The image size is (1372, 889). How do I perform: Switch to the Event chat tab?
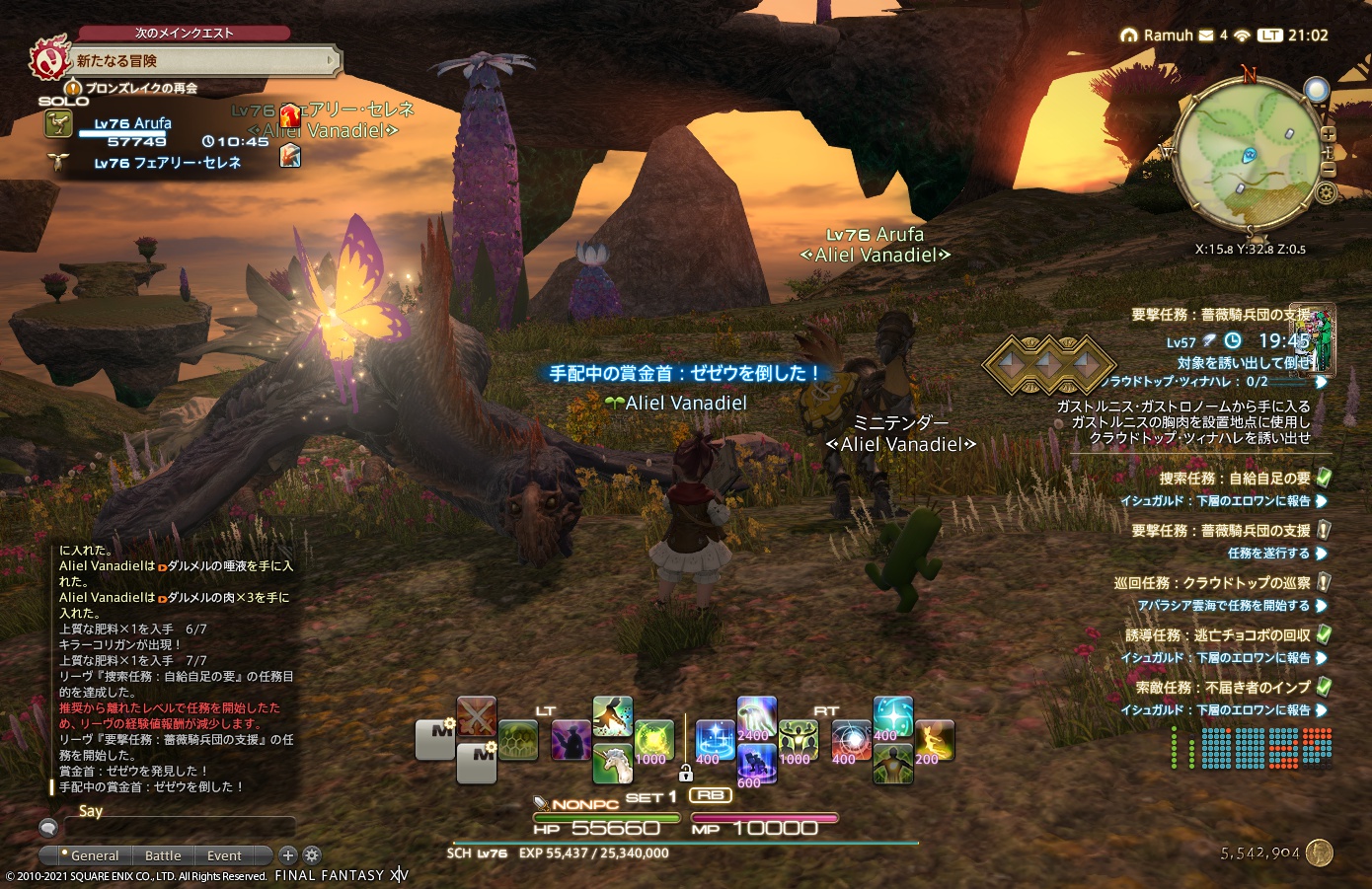224,855
